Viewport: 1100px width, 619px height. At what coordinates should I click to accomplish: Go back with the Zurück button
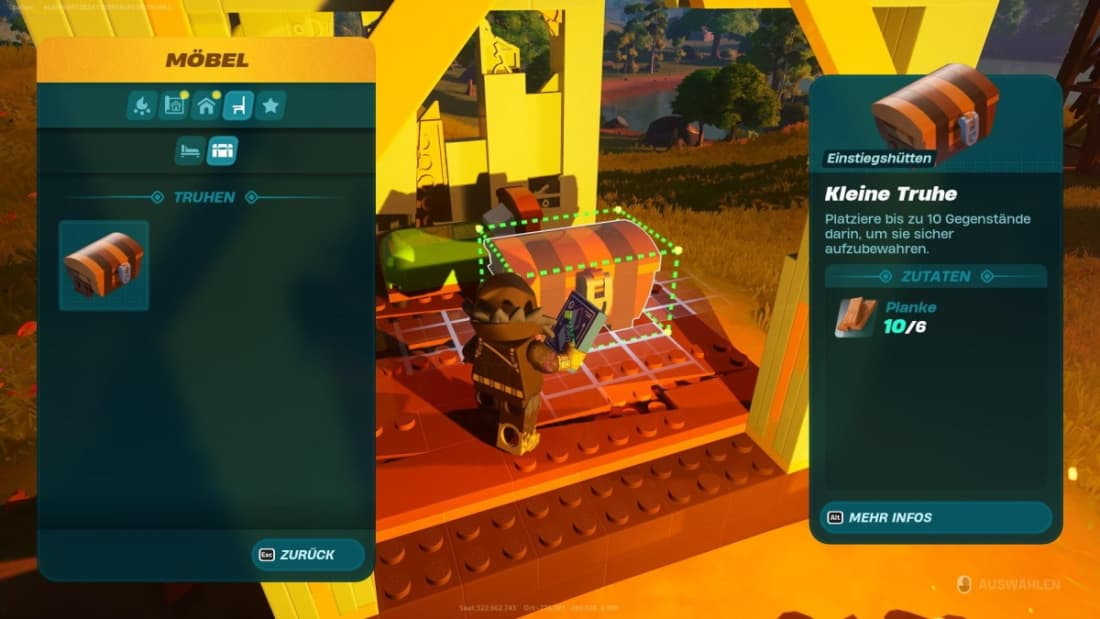[308, 554]
